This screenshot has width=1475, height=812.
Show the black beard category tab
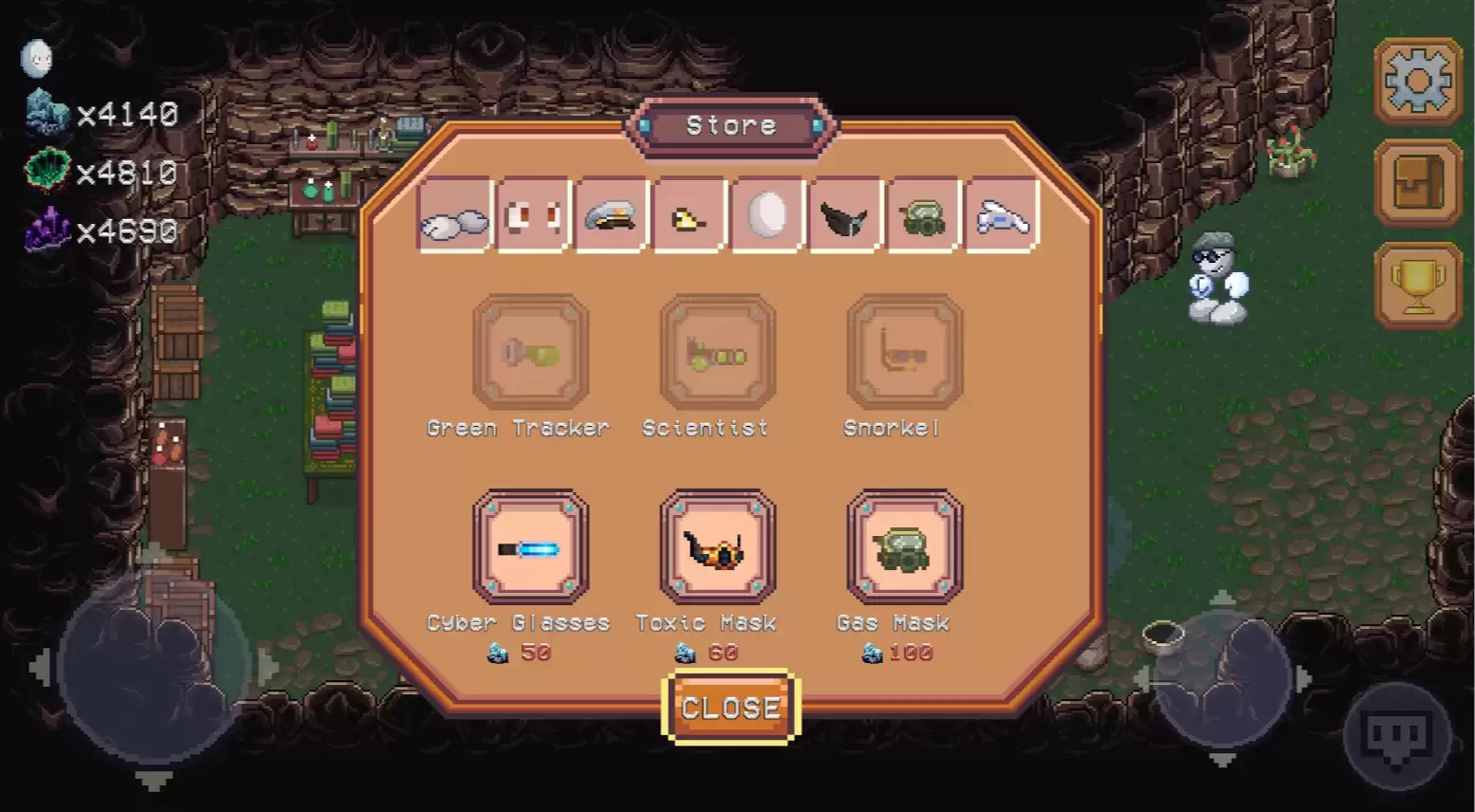844,216
